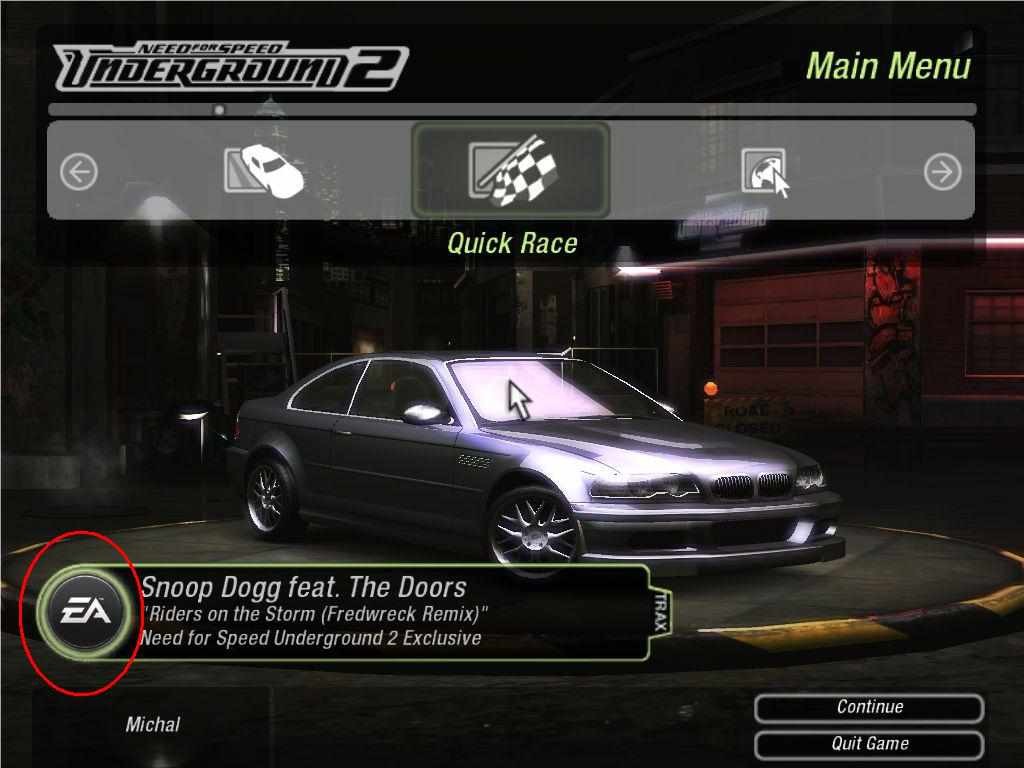Open the globe and cursor menu icon
The image size is (1024, 768).
point(766,172)
